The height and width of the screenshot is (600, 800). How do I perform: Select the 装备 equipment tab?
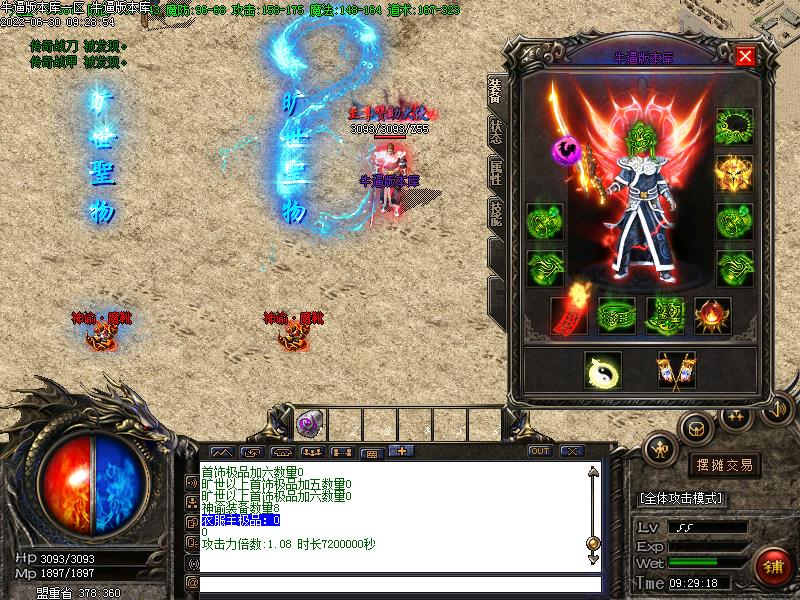pos(495,90)
